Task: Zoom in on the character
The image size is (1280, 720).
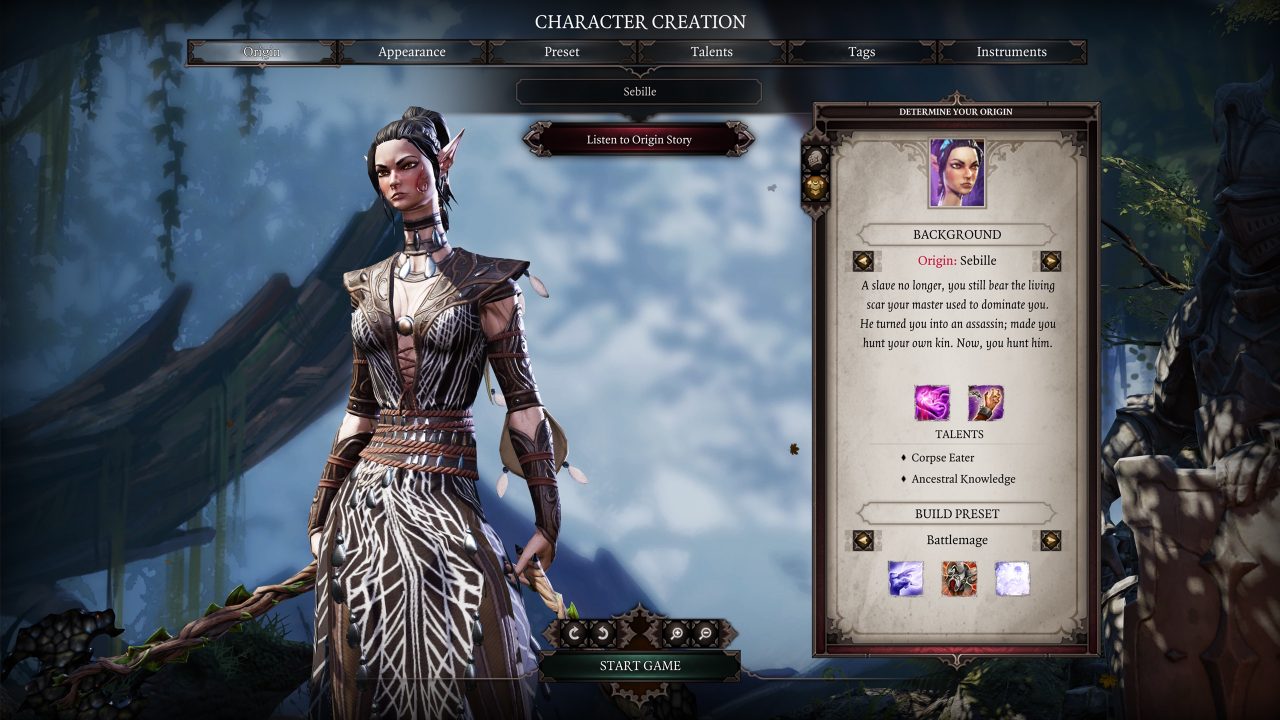Action: pyautogui.click(x=678, y=633)
